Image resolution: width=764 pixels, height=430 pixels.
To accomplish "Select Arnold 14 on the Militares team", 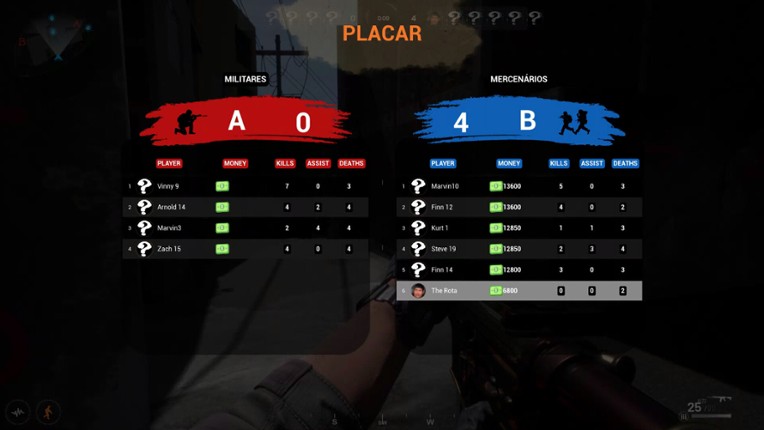I will [x=245, y=207].
